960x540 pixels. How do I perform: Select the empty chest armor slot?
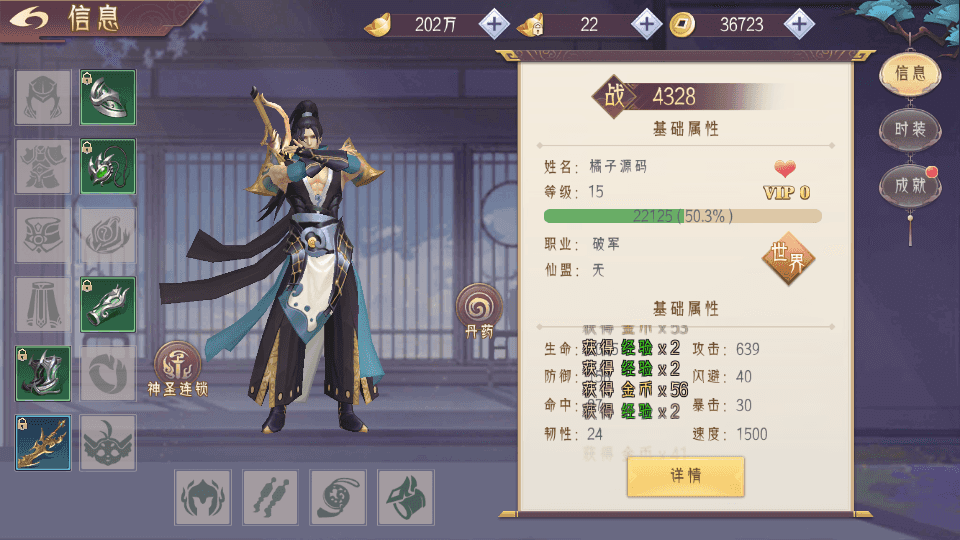point(43,166)
